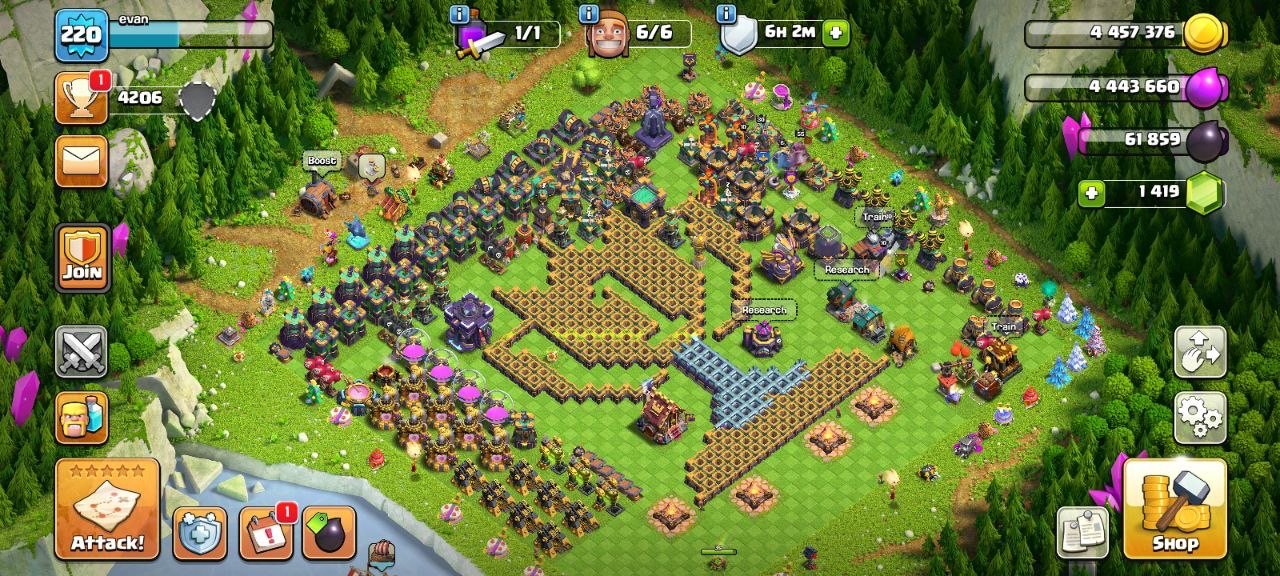The width and height of the screenshot is (1280, 576).
Task: Tap the level 220 experience badge
Action: [x=81, y=35]
